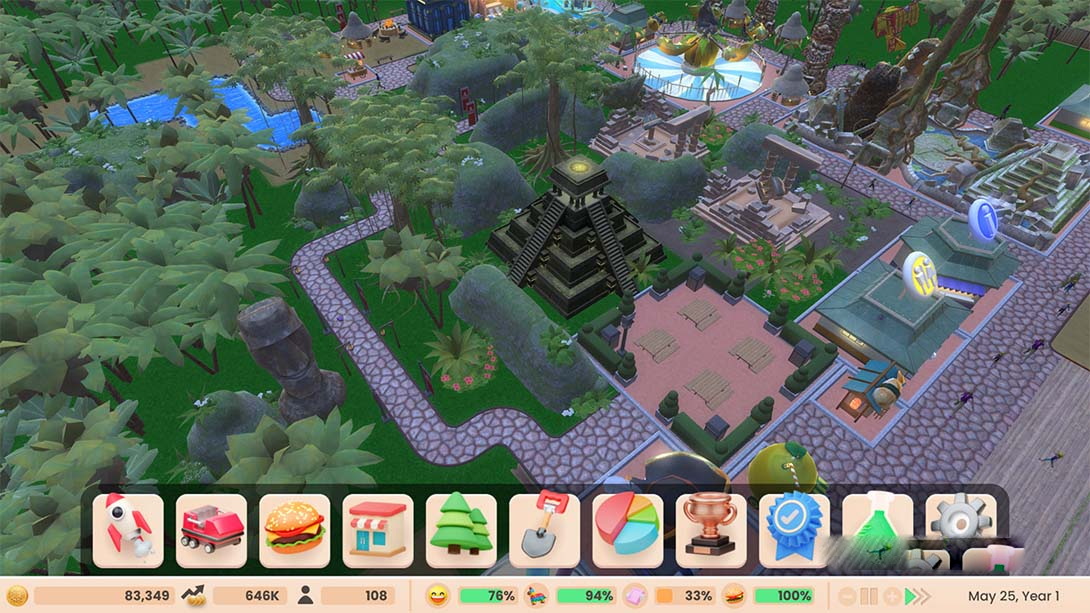This screenshot has width=1090, height=613.
Task: Click the minus speed decrease button
Action: (847, 596)
